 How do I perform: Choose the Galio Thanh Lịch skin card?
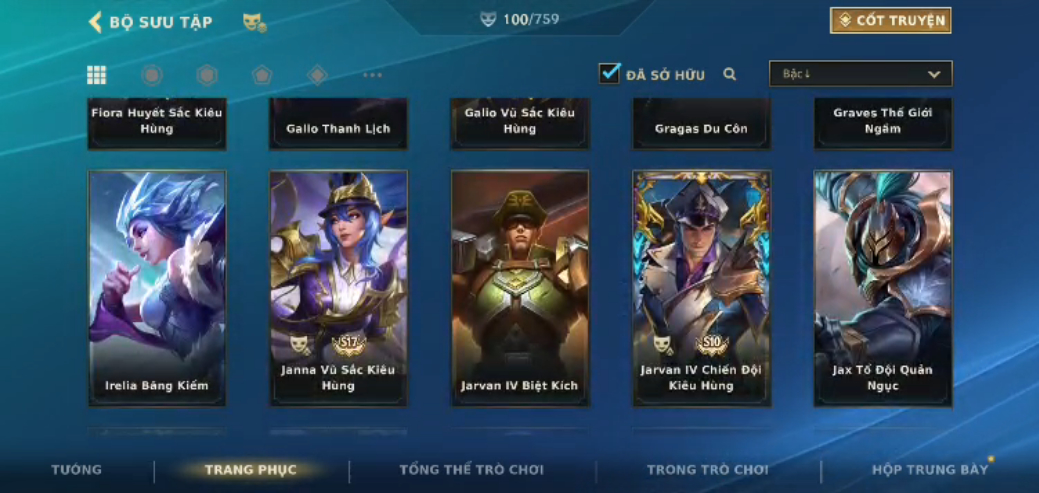pyautogui.click(x=338, y=125)
